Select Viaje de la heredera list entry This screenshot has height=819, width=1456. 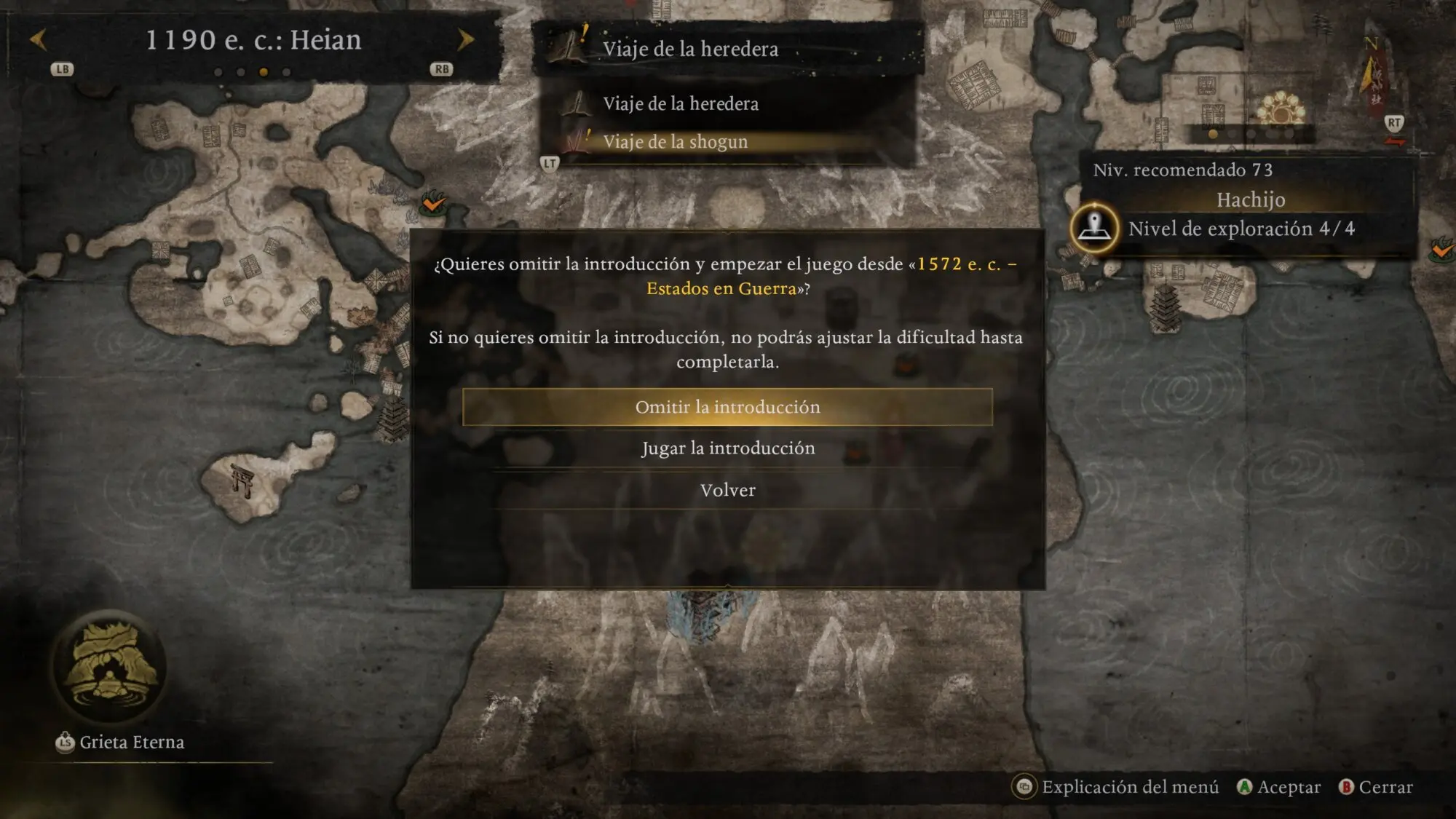click(x=680, y=103)
